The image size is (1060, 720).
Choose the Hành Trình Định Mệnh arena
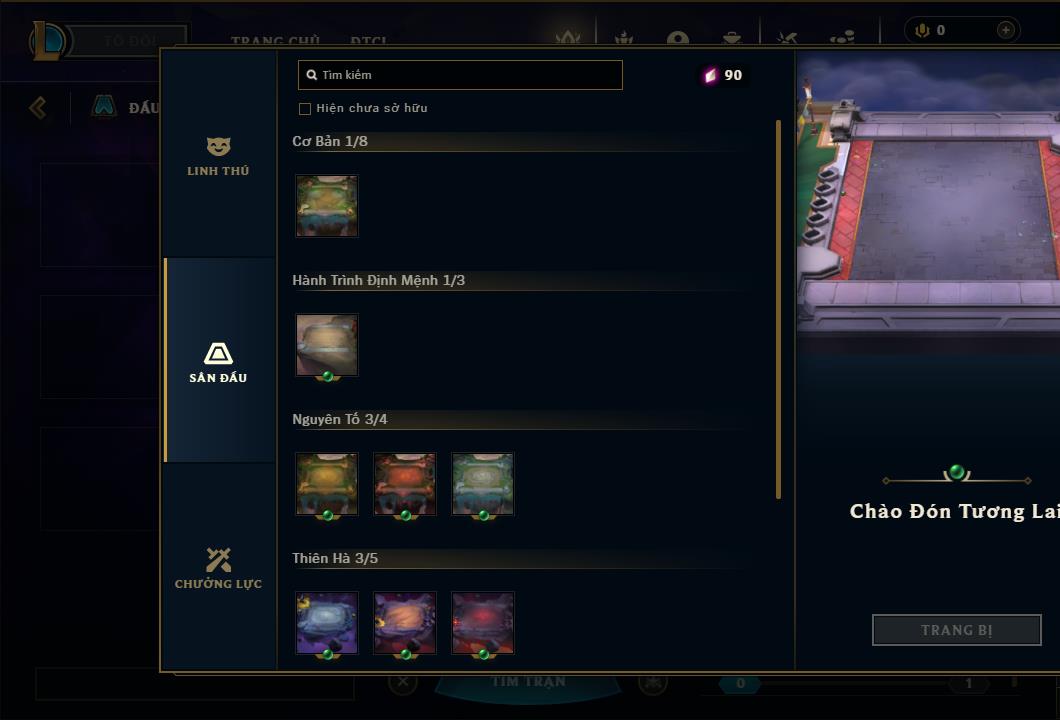pos(327,345)
